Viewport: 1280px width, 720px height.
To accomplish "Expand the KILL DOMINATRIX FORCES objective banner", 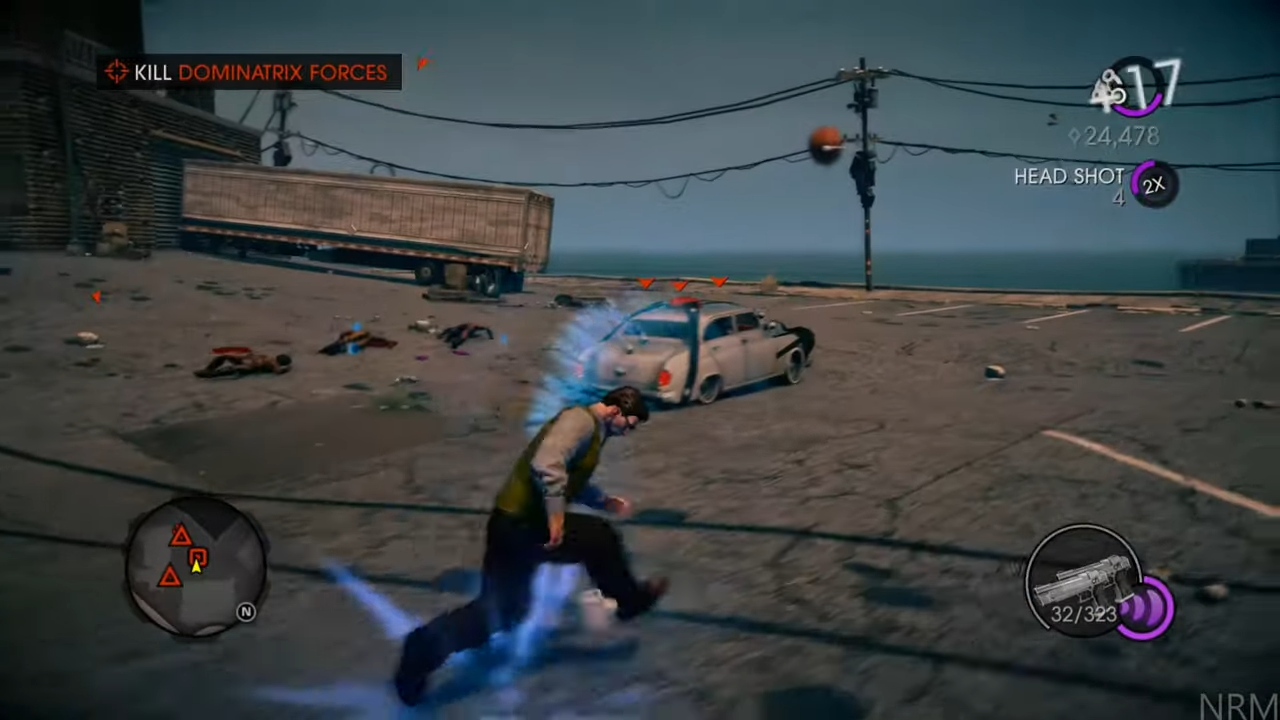I will (250, 72).
